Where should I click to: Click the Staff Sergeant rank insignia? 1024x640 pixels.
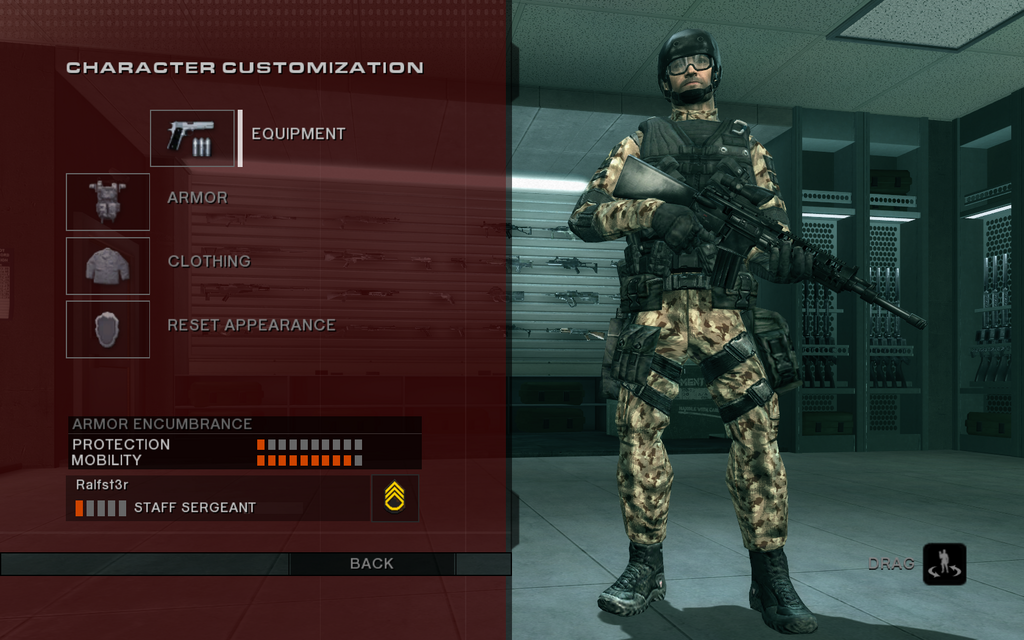click(x=395, y=497)
